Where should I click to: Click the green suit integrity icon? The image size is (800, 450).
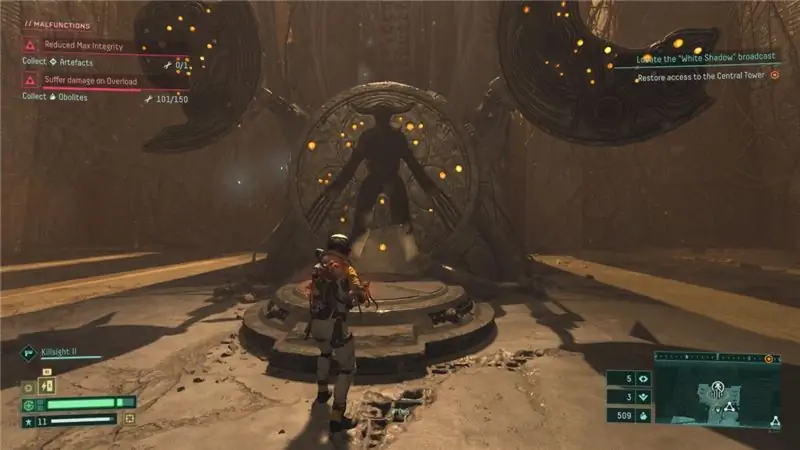(x=29, y=404)
